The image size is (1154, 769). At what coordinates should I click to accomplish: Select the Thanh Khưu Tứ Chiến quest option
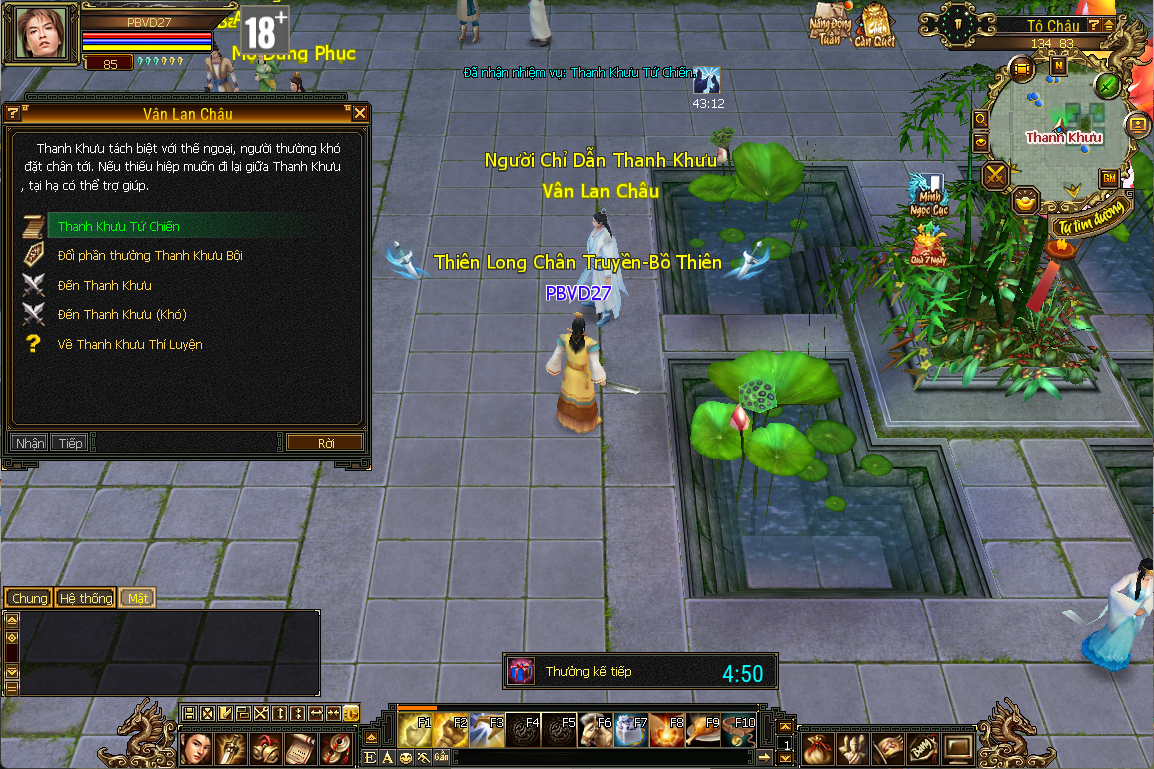119,227
